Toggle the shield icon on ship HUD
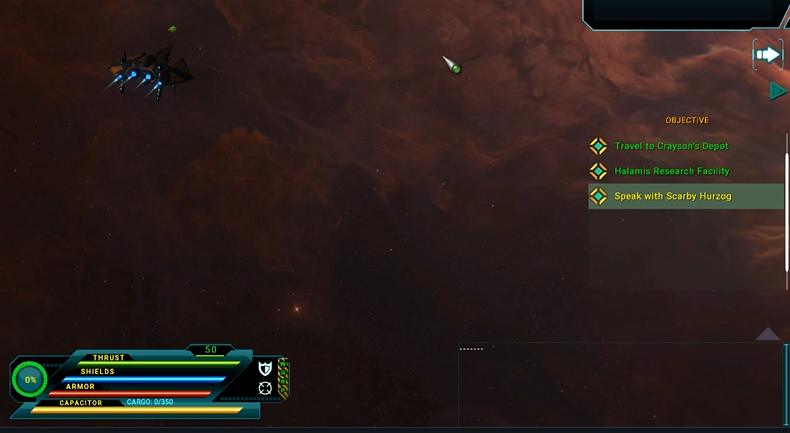The image size is (790, 433). pos(265,369)
